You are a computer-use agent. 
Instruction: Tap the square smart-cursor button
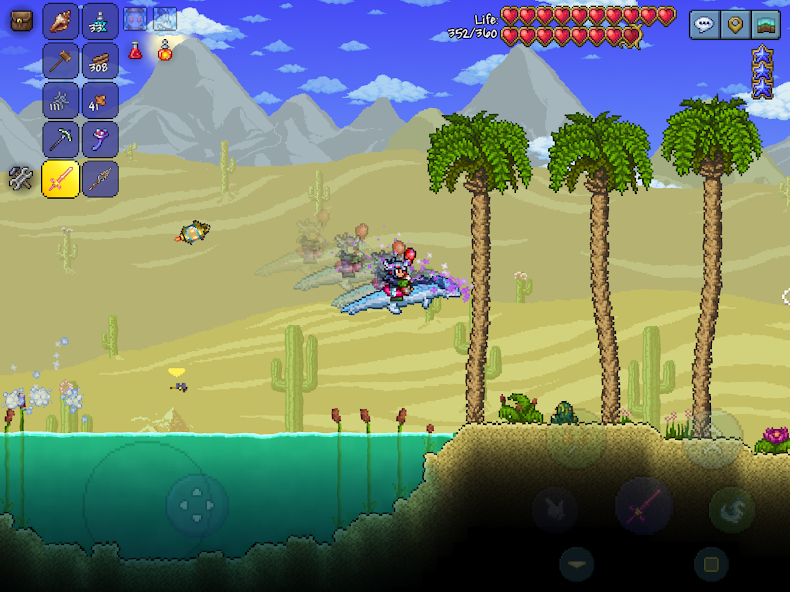tap(711, 564)
